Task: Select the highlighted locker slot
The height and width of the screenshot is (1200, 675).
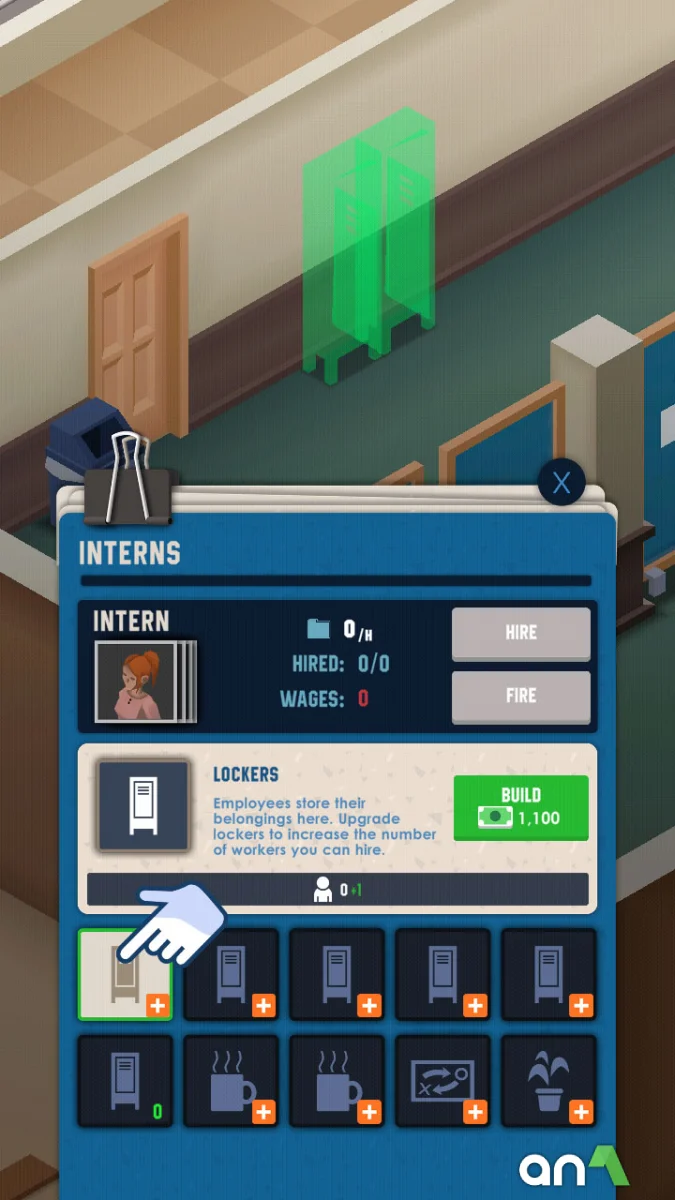Action: [126, 974]
